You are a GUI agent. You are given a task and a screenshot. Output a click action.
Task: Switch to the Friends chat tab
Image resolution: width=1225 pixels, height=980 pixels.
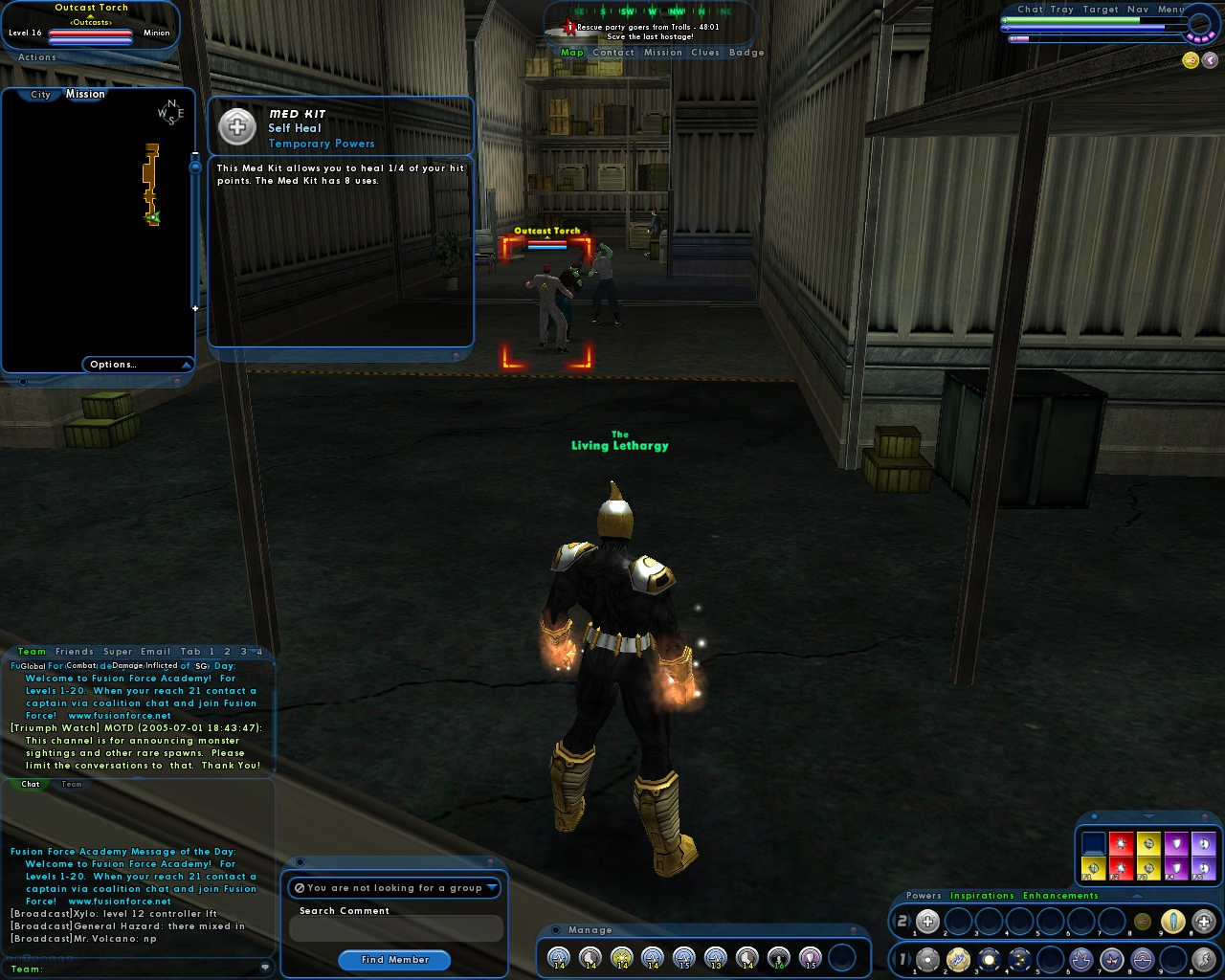pyautogui.click(x=75, y=652)
